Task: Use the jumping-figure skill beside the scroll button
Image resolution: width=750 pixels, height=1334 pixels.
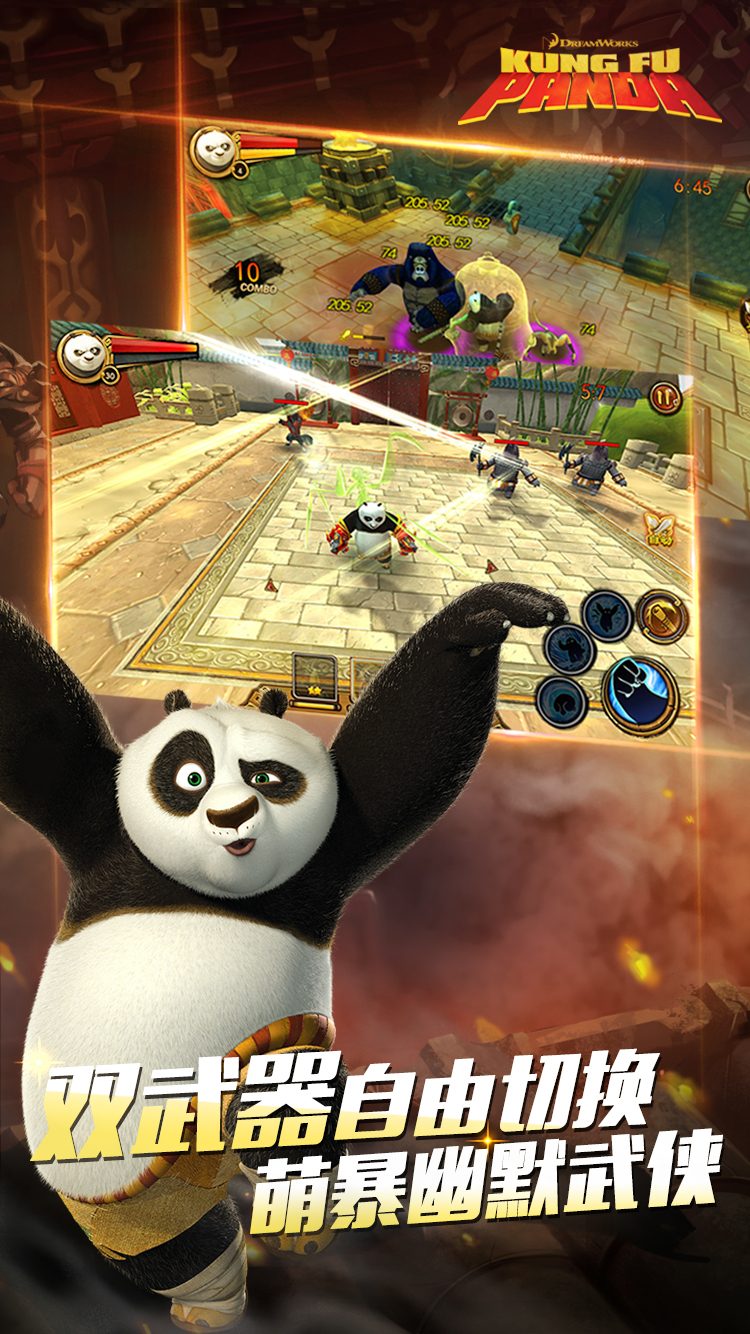Action: click(x=606, y=614)
